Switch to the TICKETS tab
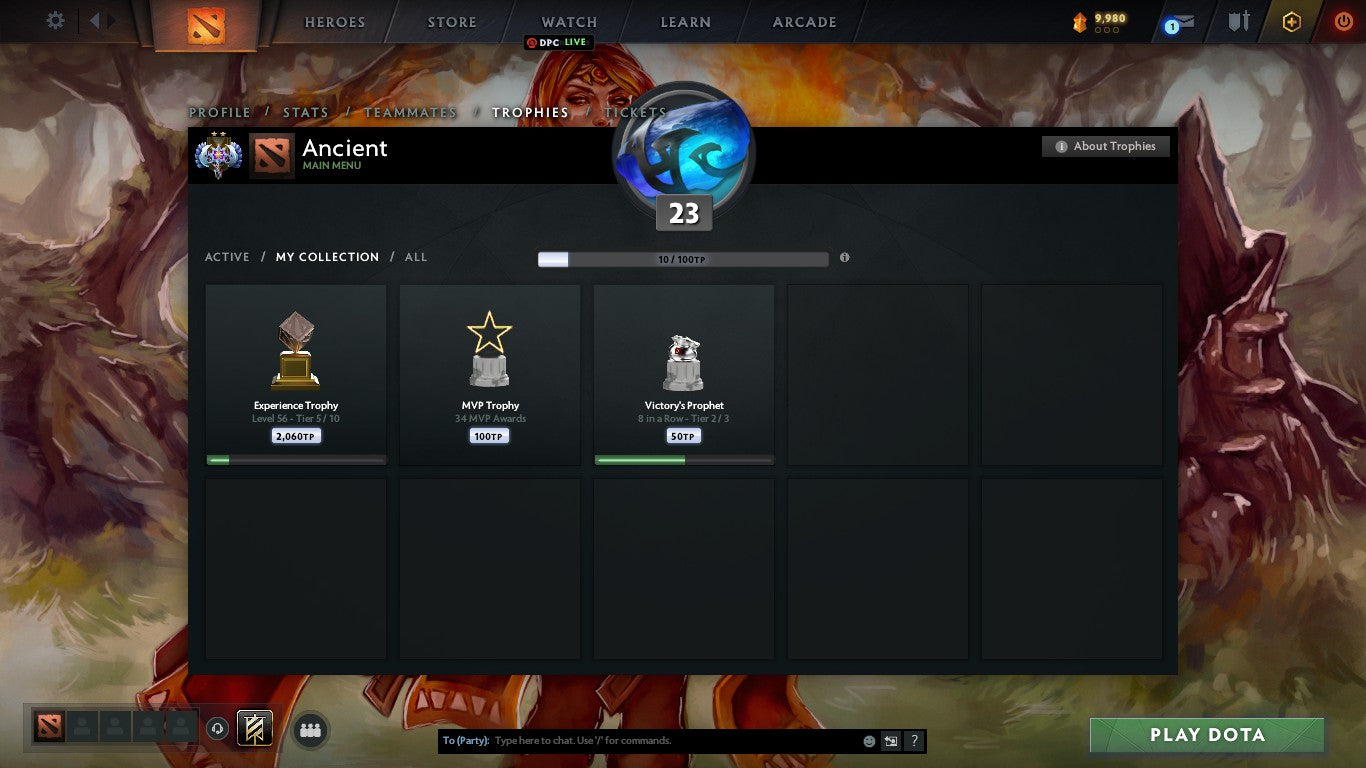The image size is (1366, 768). point(634,112)
